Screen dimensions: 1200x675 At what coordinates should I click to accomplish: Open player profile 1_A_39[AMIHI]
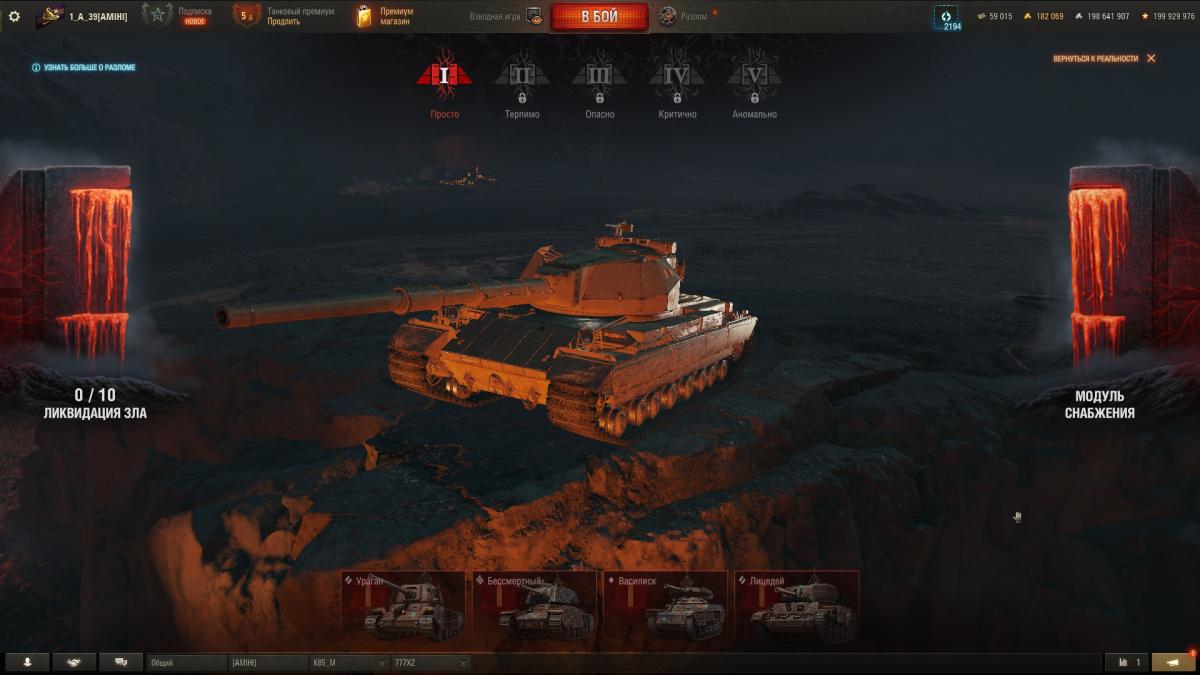(98, 17)
